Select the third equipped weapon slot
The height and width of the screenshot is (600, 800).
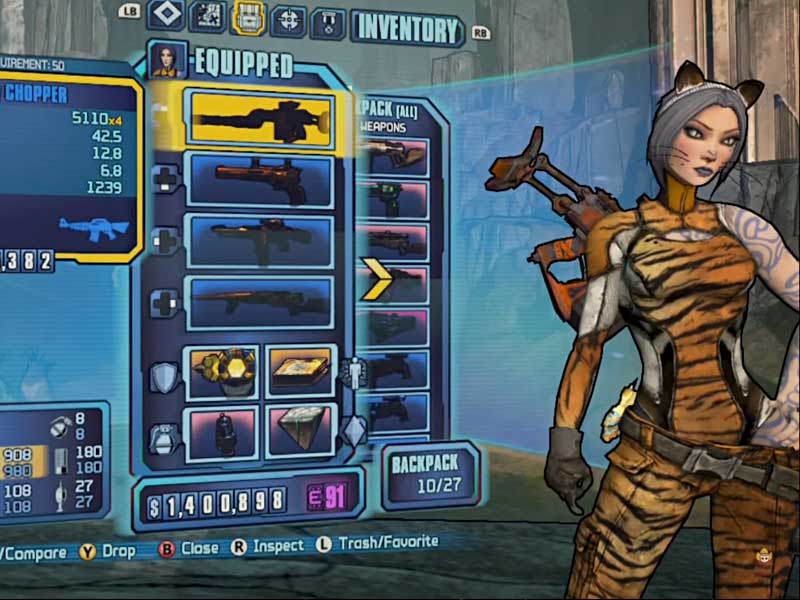point(261,241)
